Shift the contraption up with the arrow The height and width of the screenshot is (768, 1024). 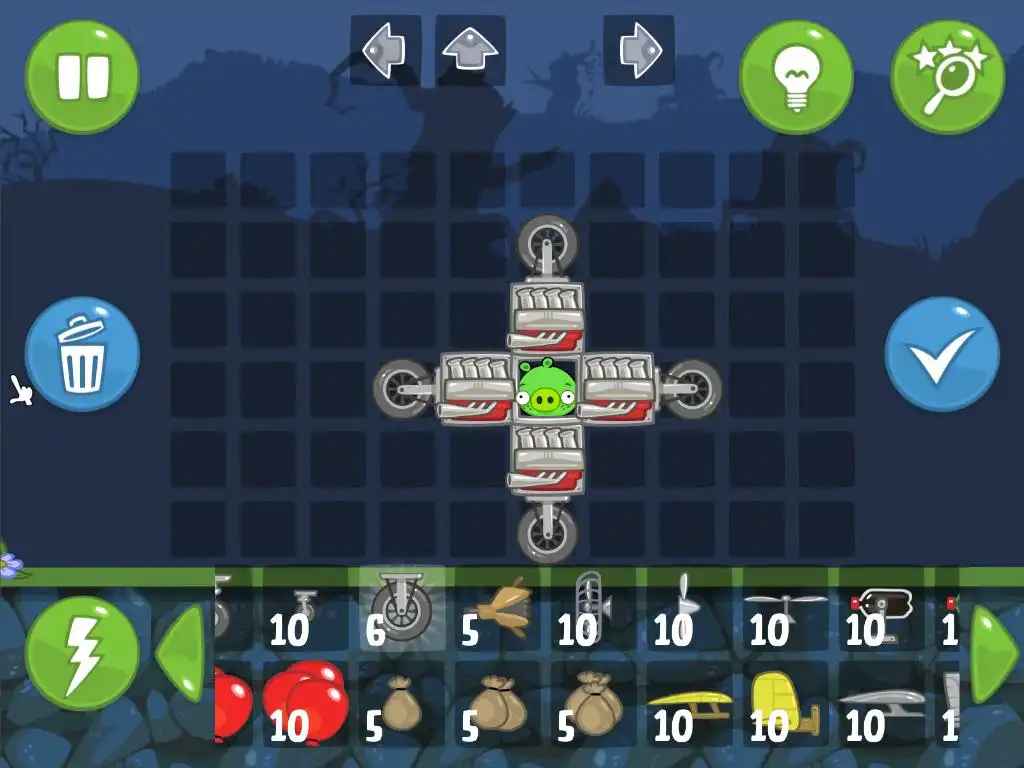tap(470, 49)
